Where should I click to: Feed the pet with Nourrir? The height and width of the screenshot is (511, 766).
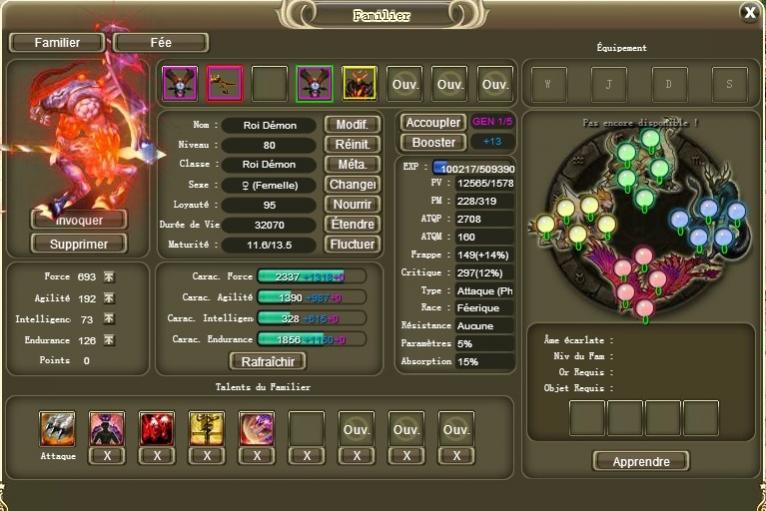(x=351, y=204)
